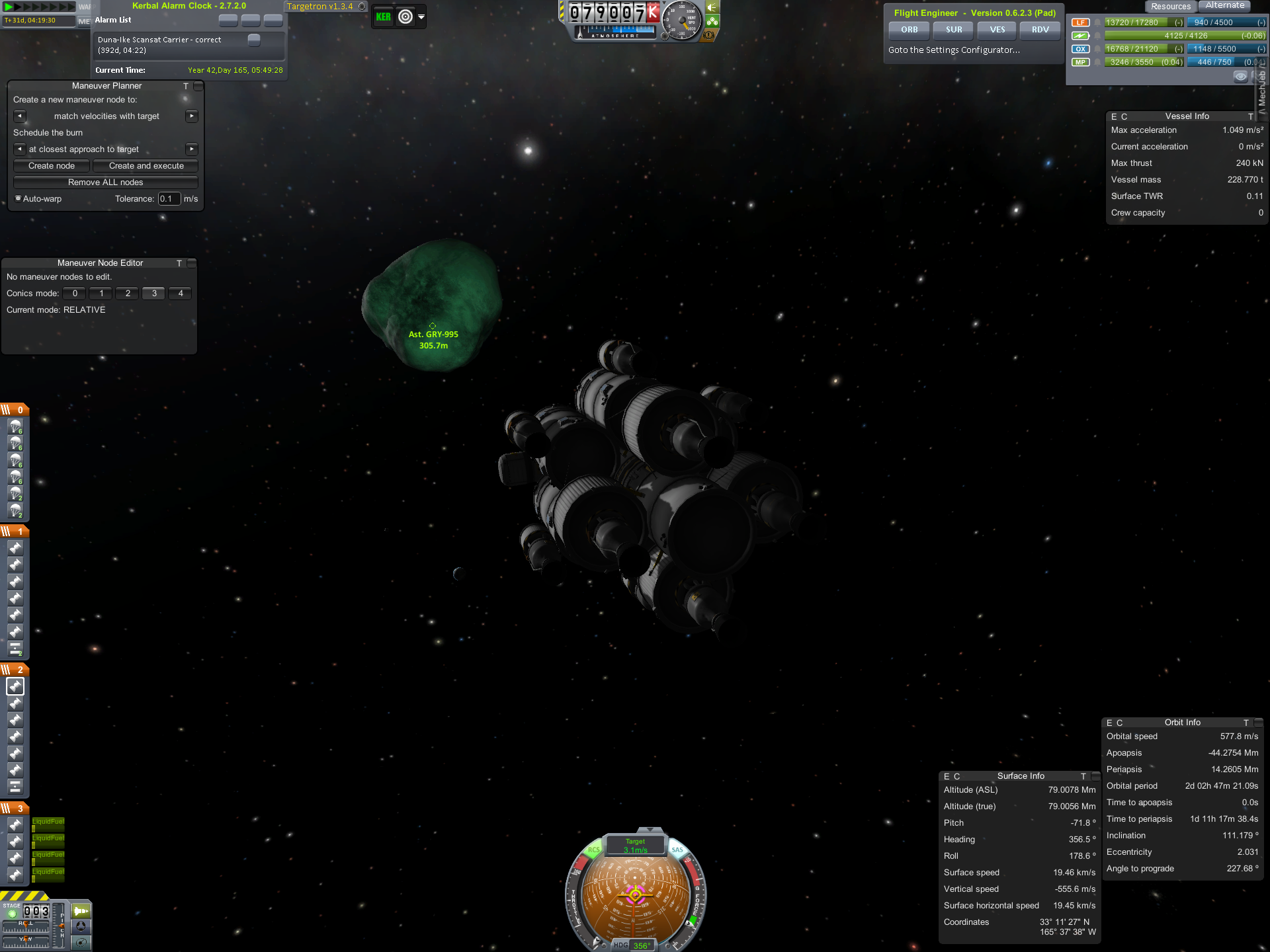1270x952 pixels.
Task: Choose Create and execute maneuver
Action: point(146,166)
